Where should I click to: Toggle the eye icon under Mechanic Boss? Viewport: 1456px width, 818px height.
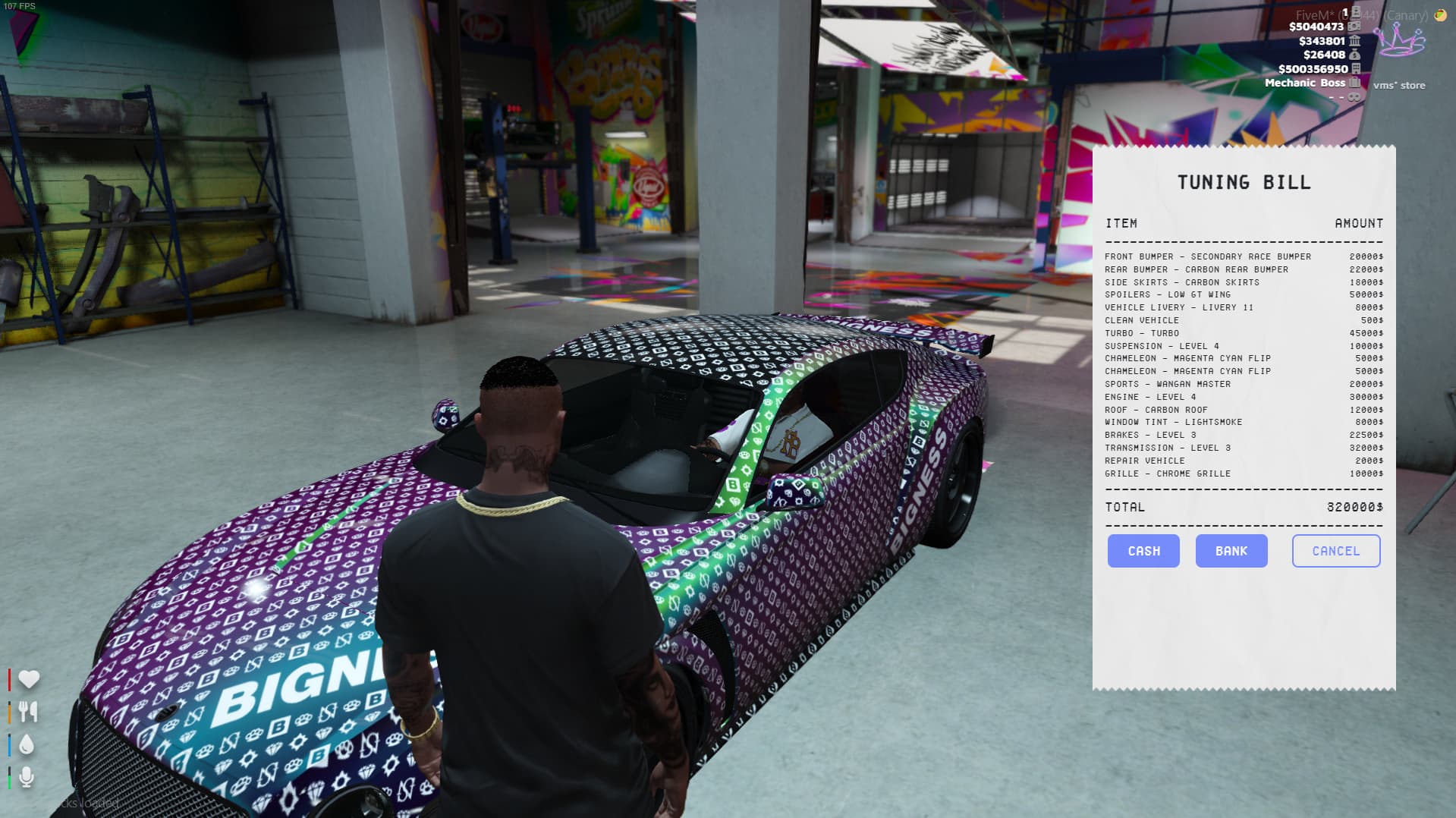[1354, 97]
